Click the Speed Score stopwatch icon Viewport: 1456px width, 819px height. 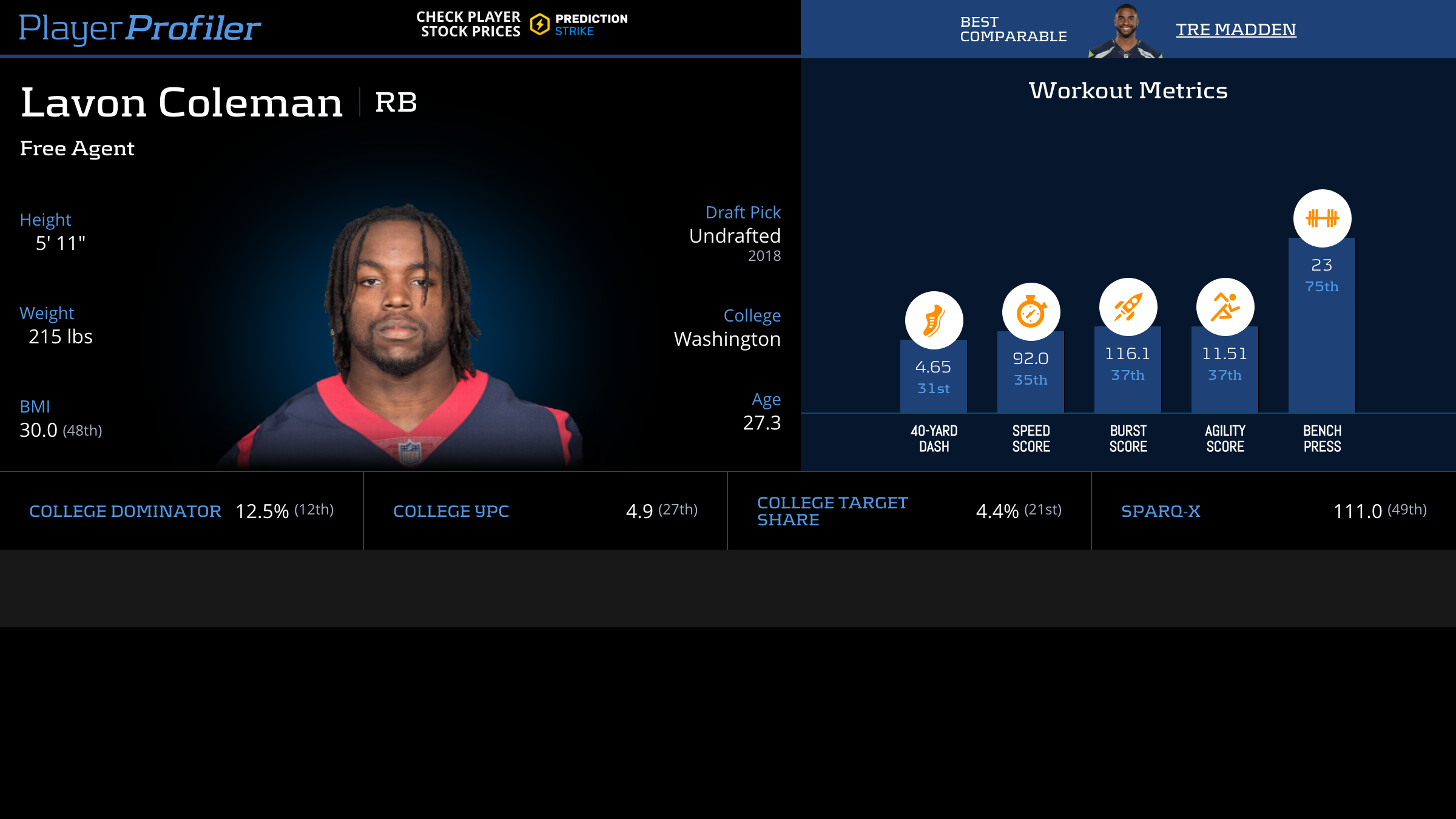point(1031,312)
